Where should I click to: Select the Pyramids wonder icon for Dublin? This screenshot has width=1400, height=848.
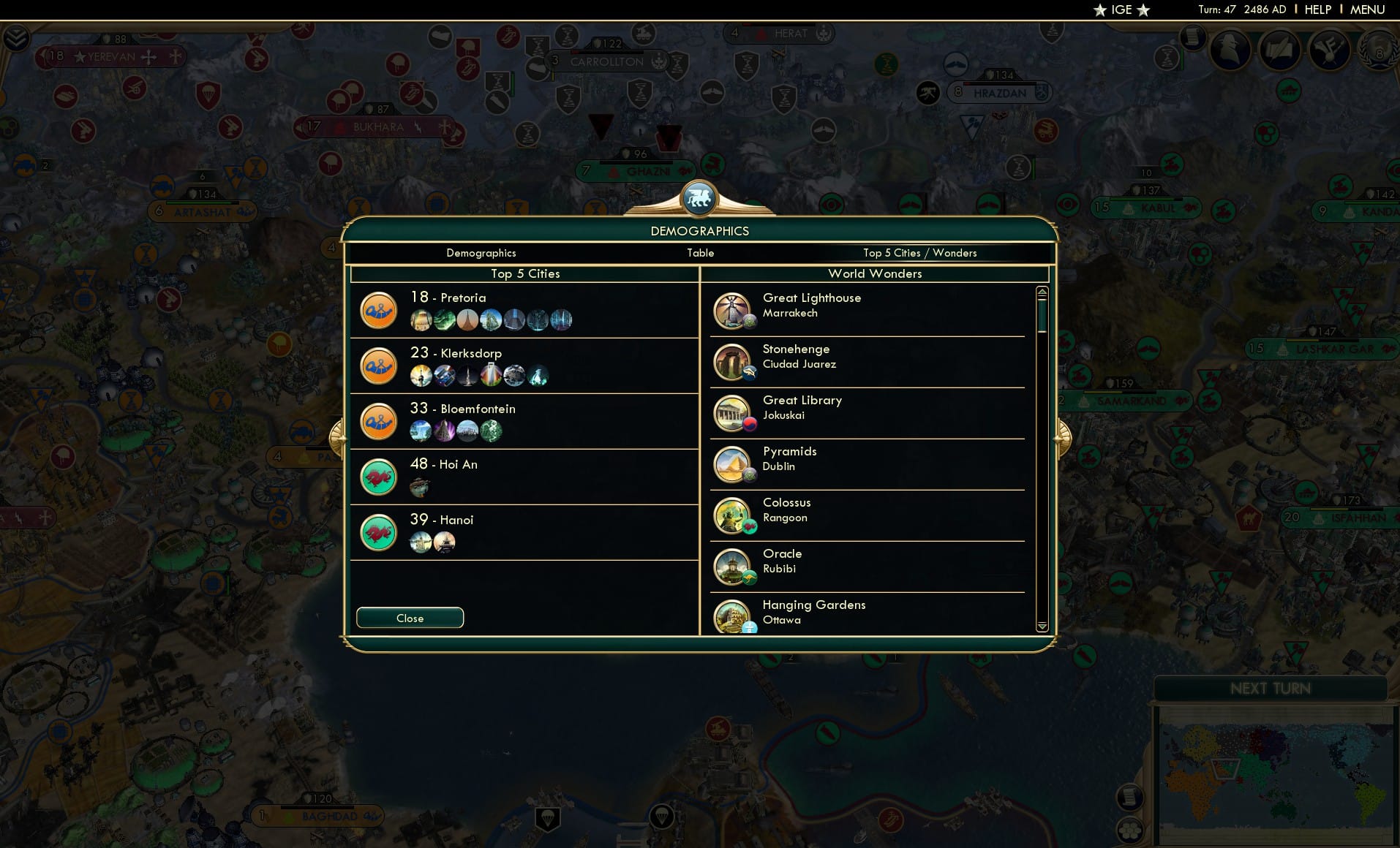pos(734,463)
